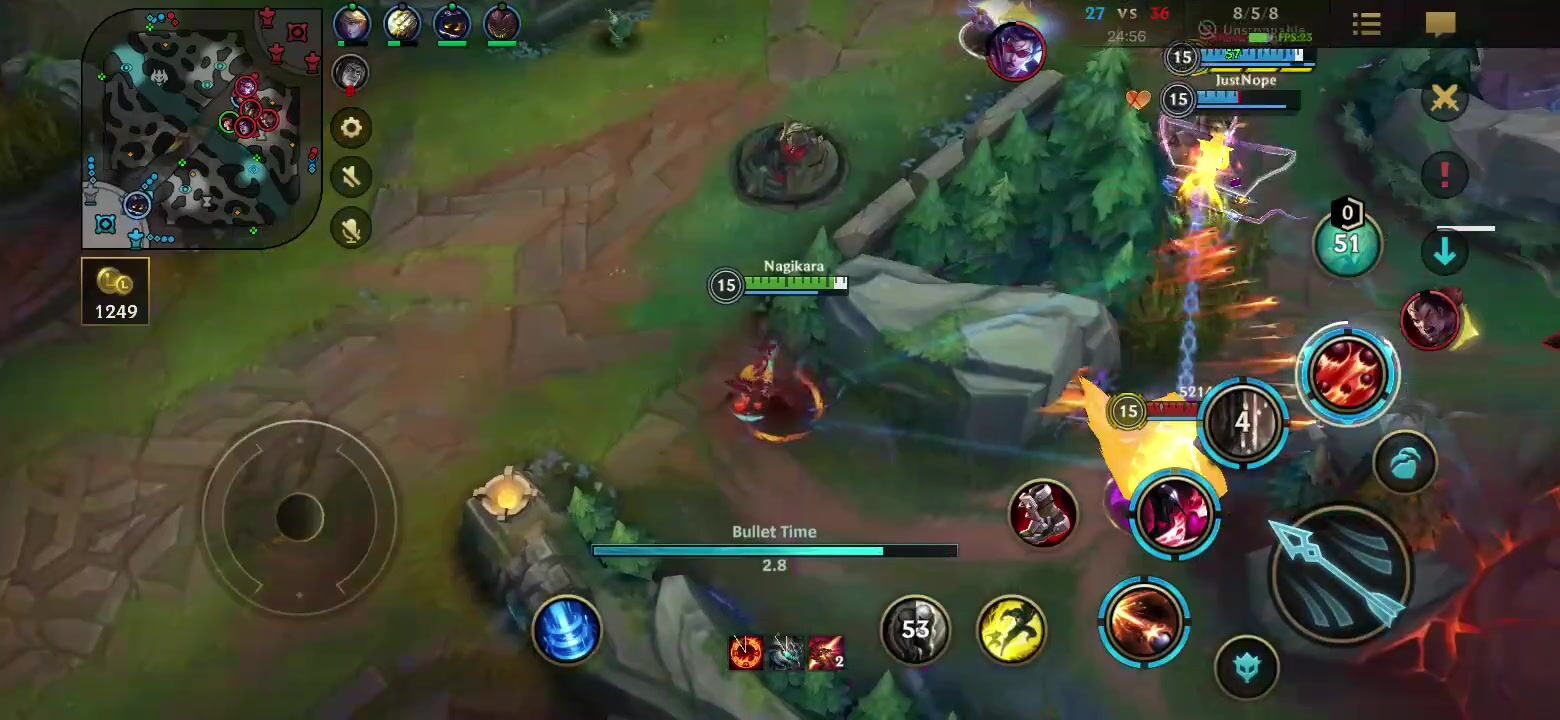Tap the blue down-arrow button
1560x720 pixels.
pyautogui.click(x=1444, y=254)
